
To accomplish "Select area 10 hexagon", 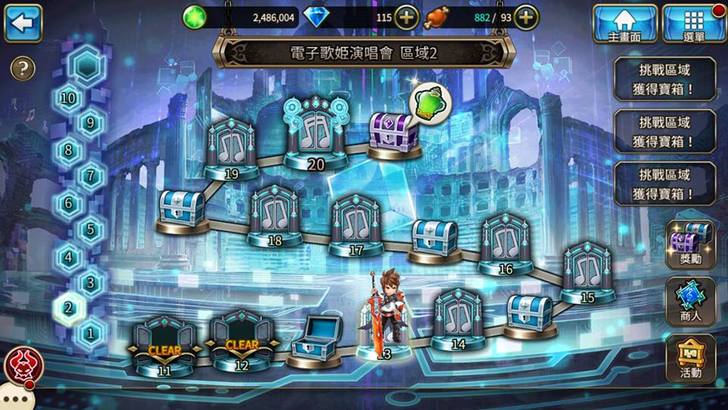I will point(69,98).
